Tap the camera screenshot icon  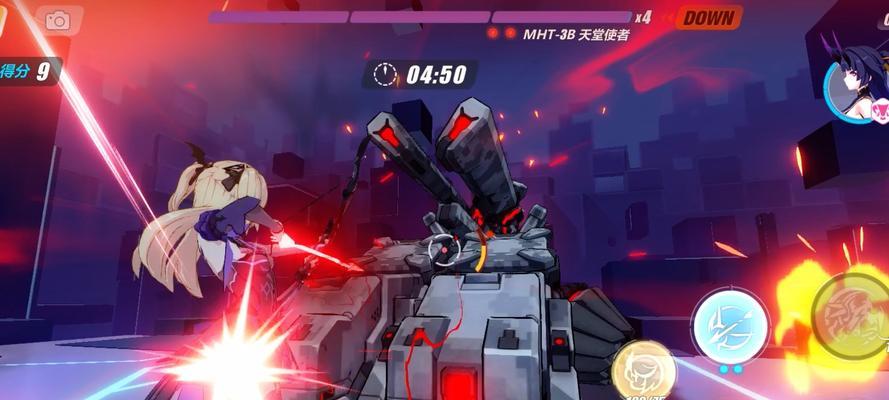pos(57,20)
